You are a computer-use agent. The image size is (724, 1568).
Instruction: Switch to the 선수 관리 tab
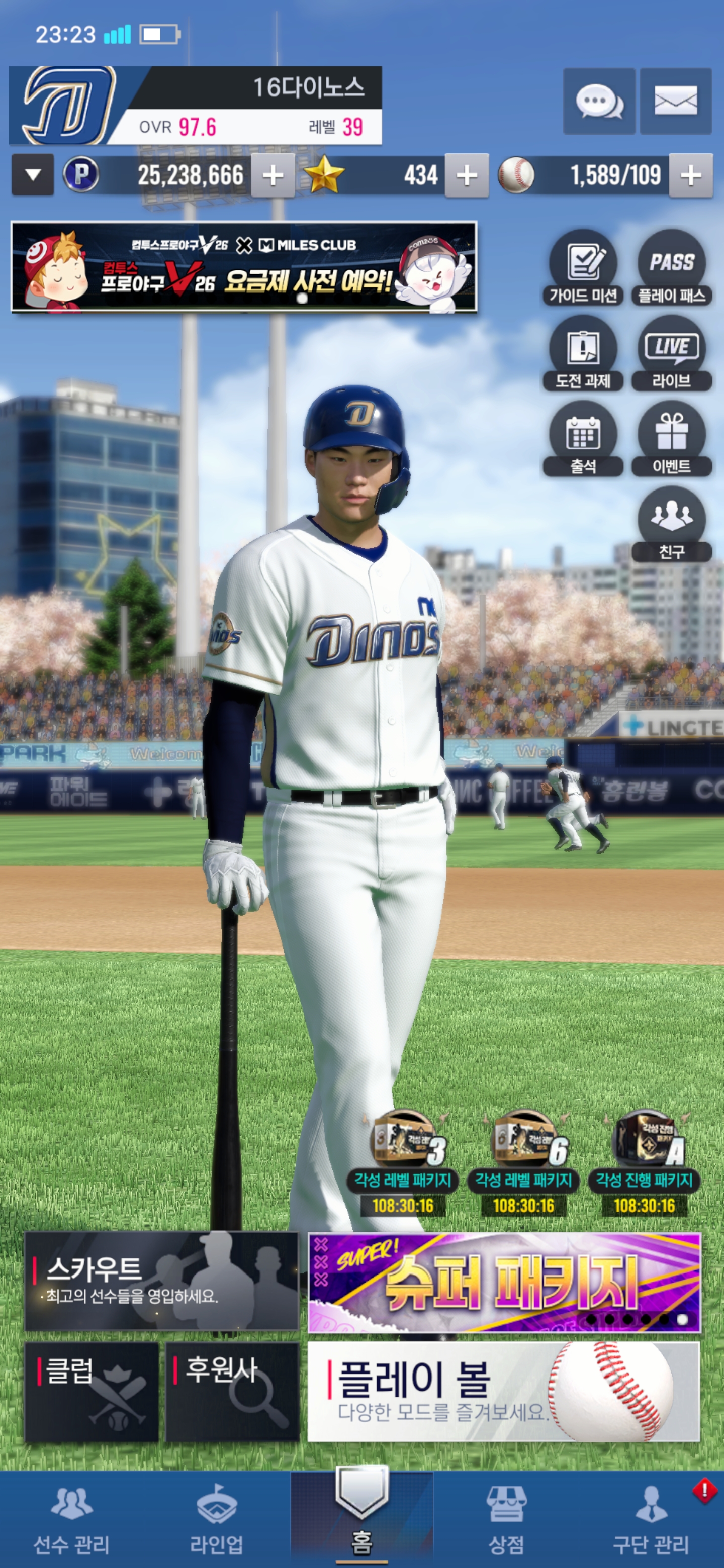tap(72, 1519)
